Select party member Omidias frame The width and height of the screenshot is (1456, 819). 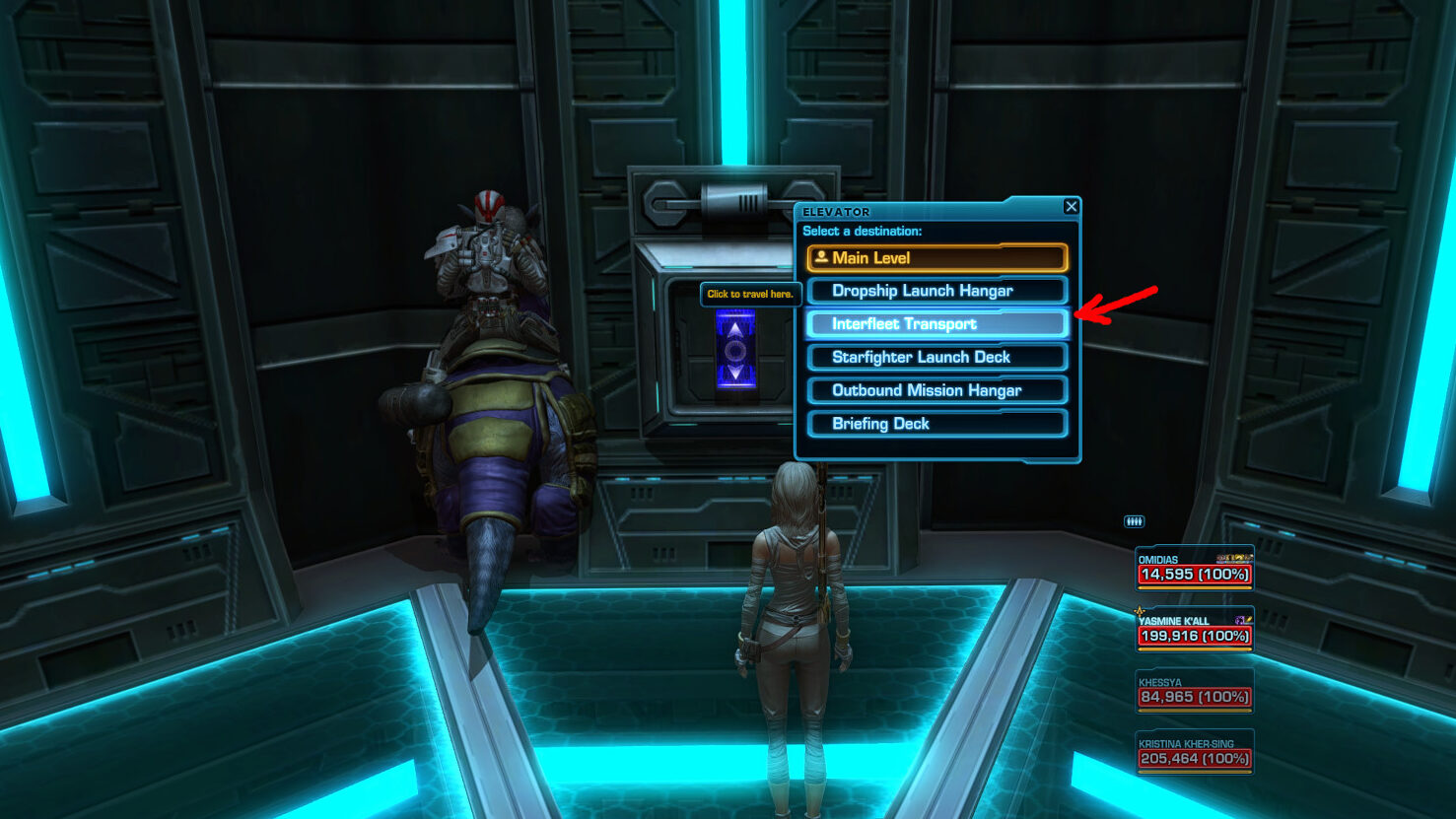(1194, 569)
